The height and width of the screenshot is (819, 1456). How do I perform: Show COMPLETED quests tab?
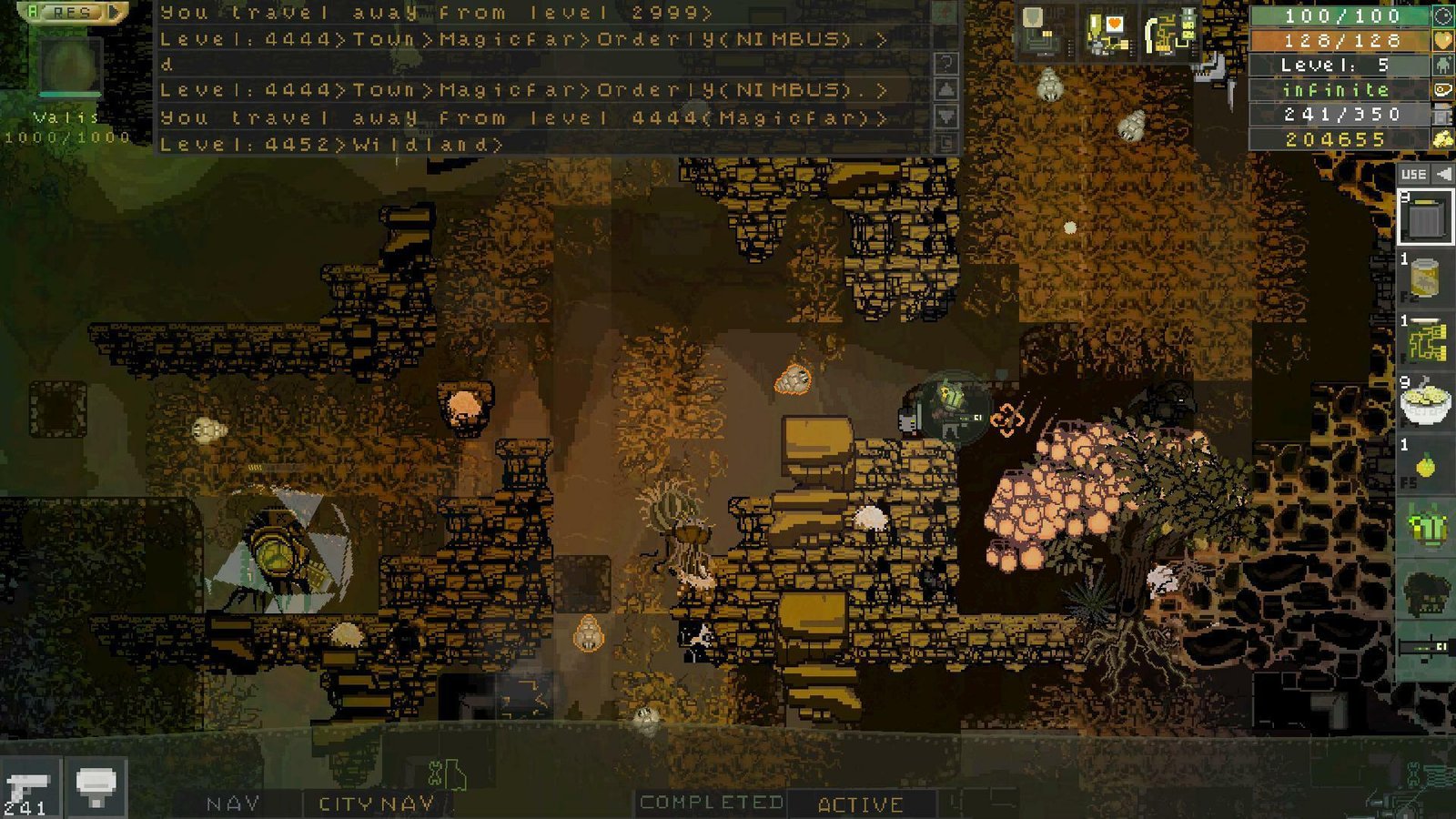point(711,803)
